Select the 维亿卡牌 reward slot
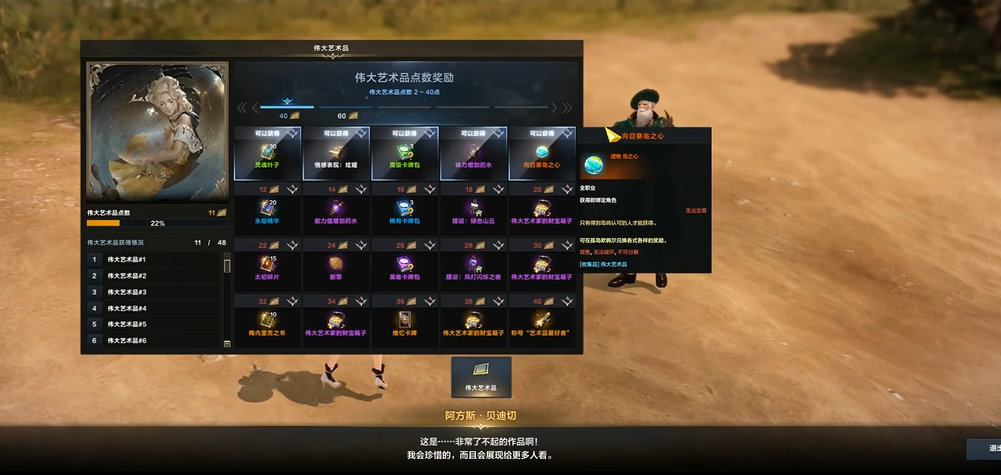 coord(405,321)
